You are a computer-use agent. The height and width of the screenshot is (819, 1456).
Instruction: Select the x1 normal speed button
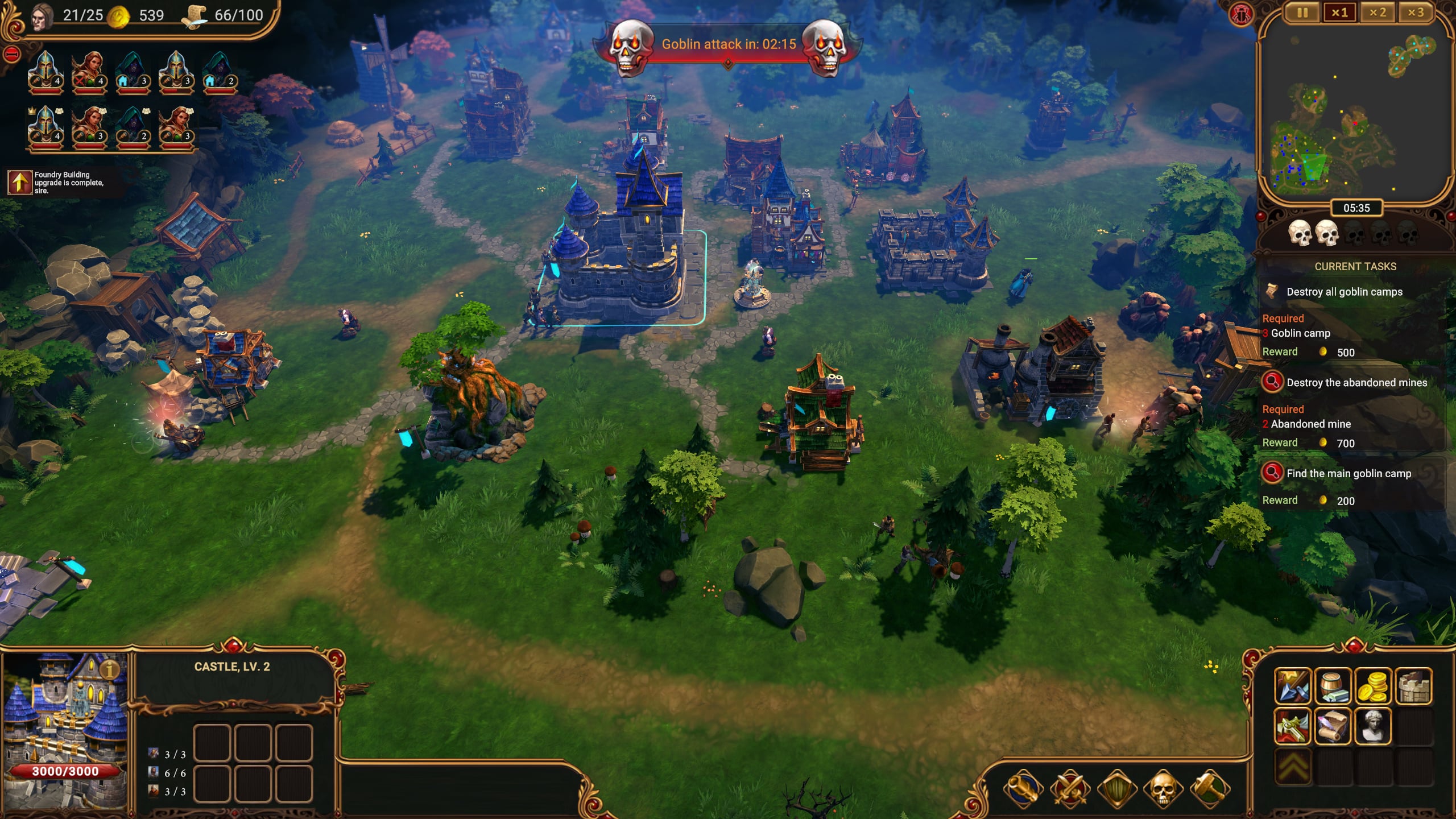[1339, 13]
